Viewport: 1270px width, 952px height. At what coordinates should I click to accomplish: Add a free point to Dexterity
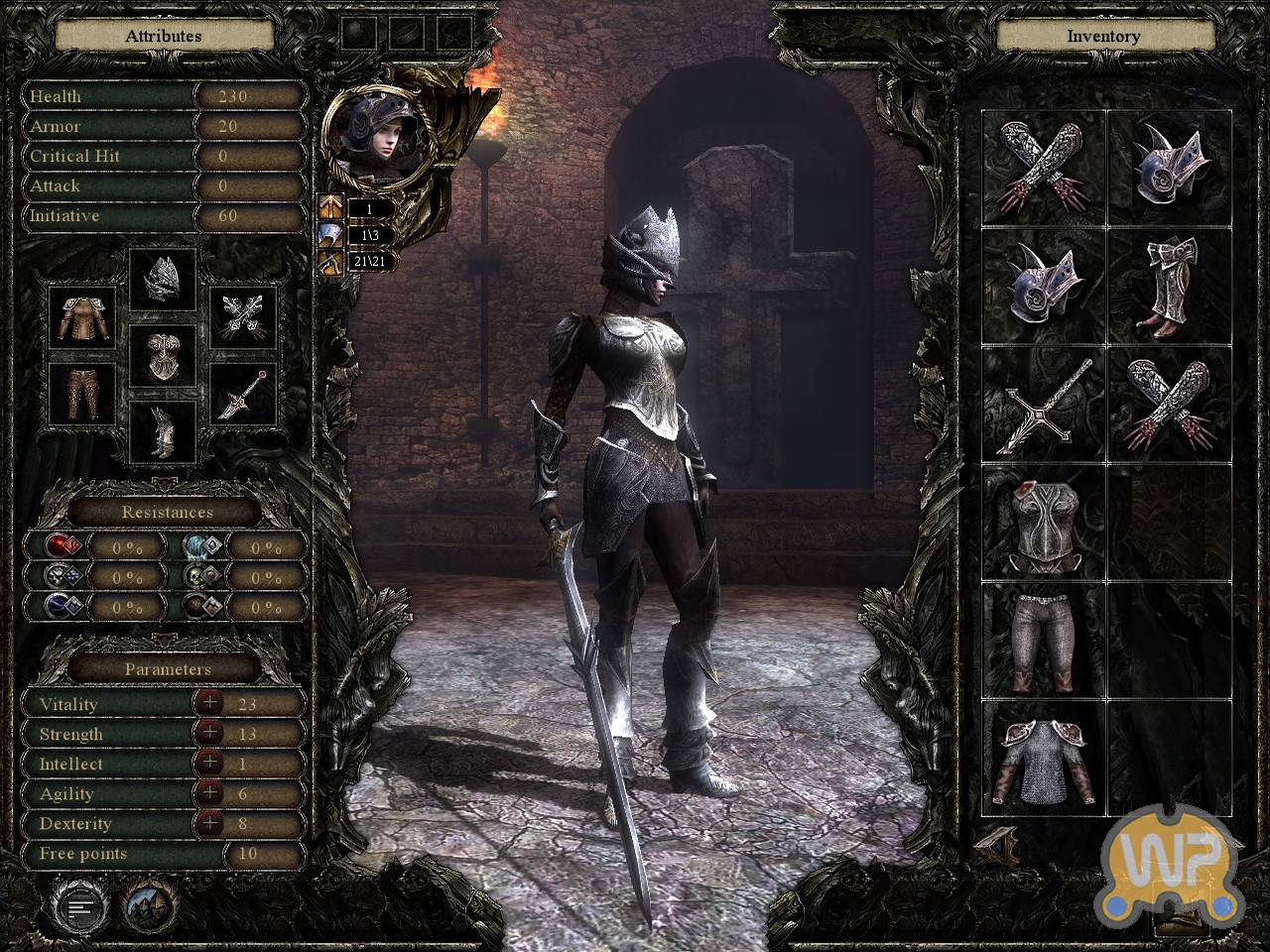[x=209, y=822]
